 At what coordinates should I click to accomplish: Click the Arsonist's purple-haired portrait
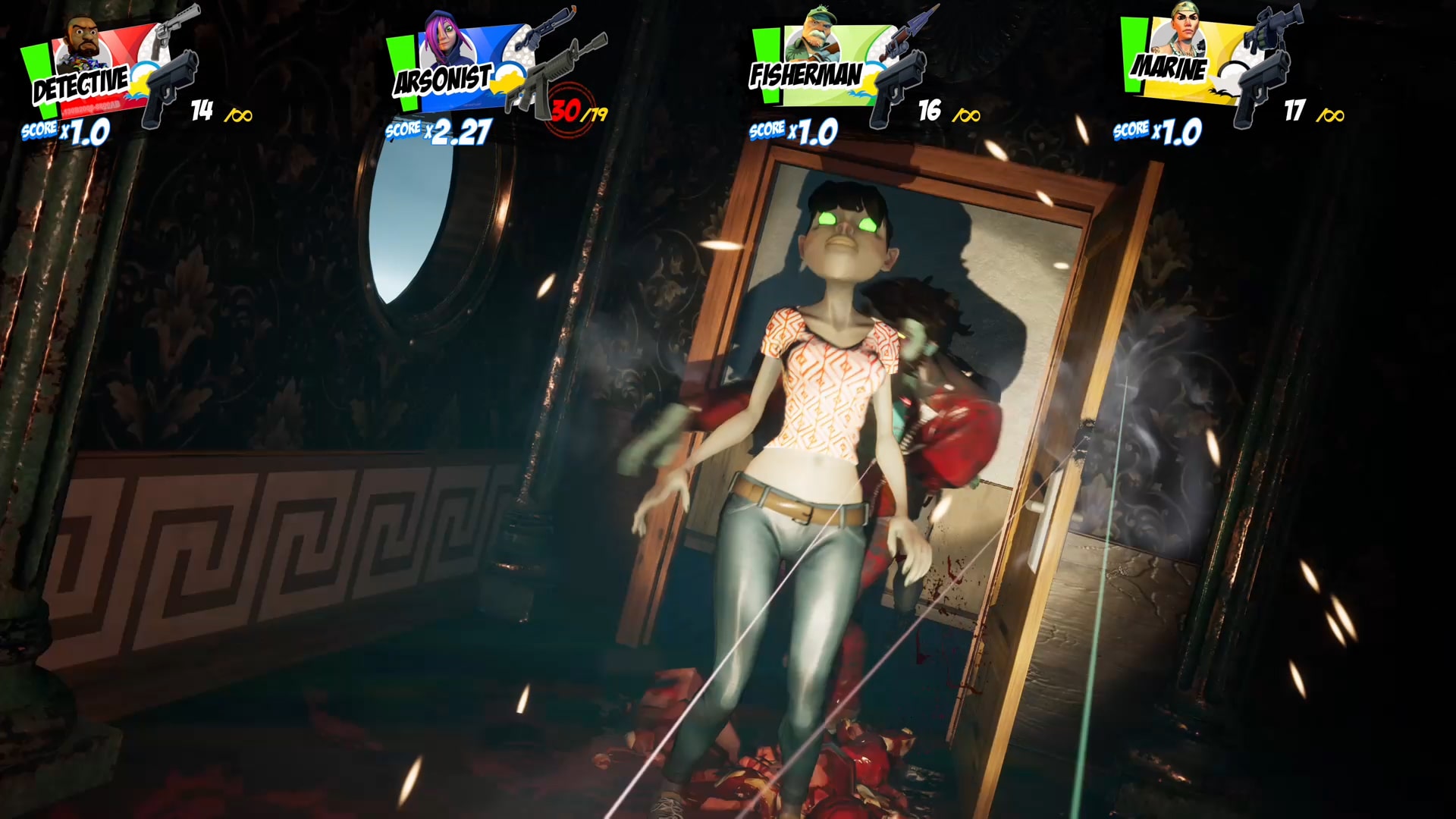click(x=447, y=34)
